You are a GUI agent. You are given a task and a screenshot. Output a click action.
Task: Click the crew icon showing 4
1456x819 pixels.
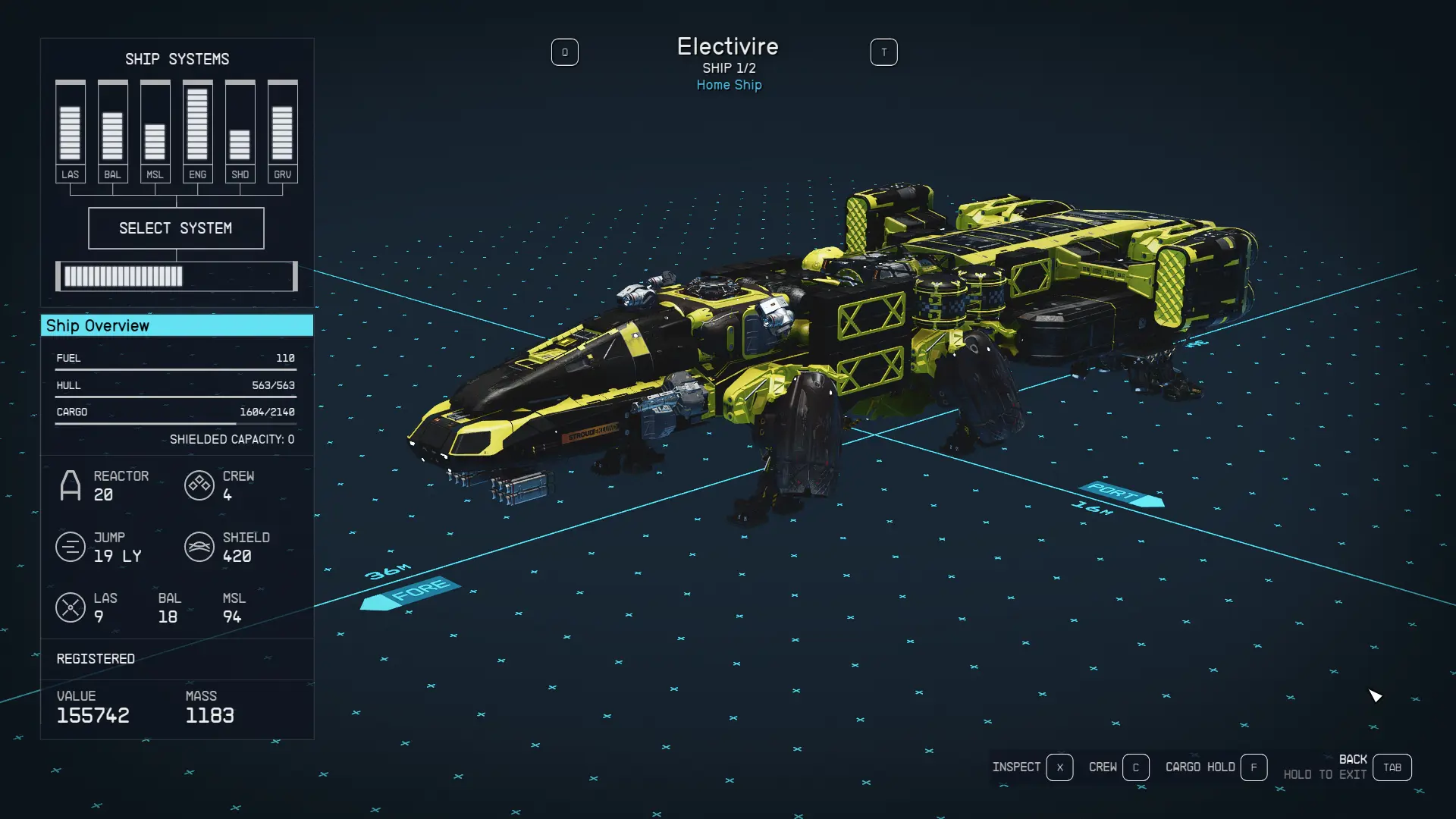point(199,485)
